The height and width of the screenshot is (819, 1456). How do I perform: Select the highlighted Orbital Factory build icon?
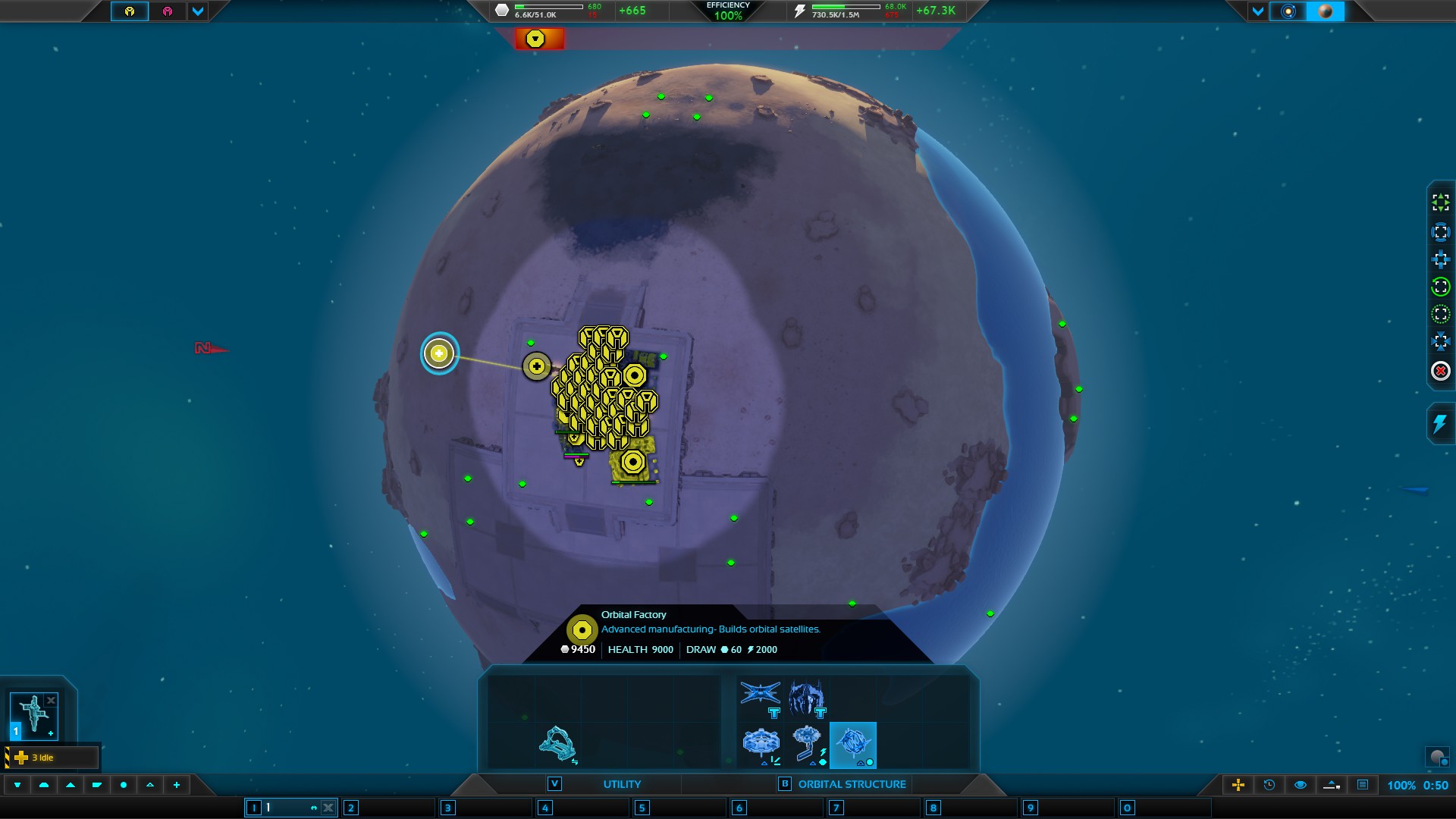(853, 745)
